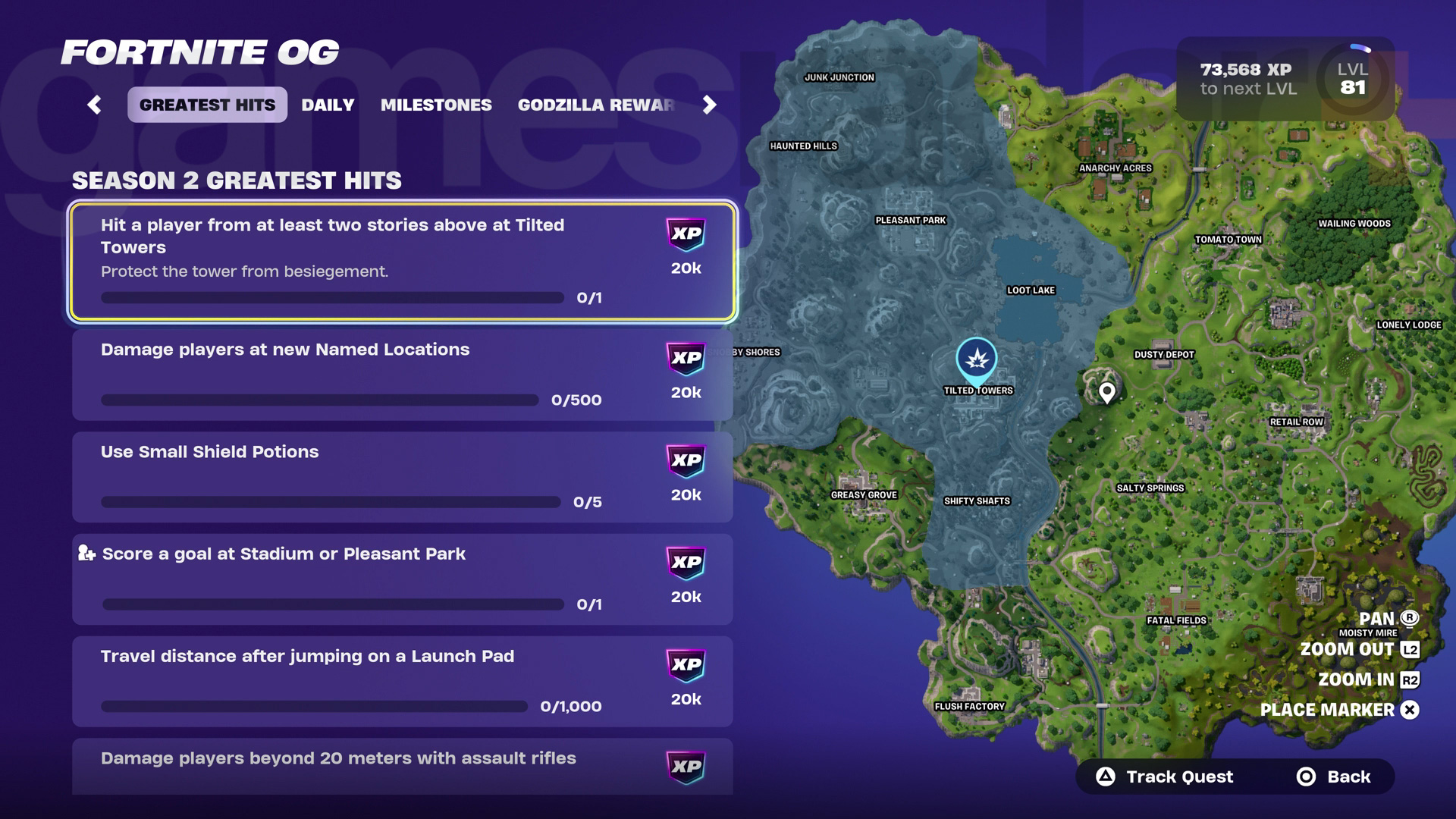Switch to the Daily tab

[x=328, y=105]
